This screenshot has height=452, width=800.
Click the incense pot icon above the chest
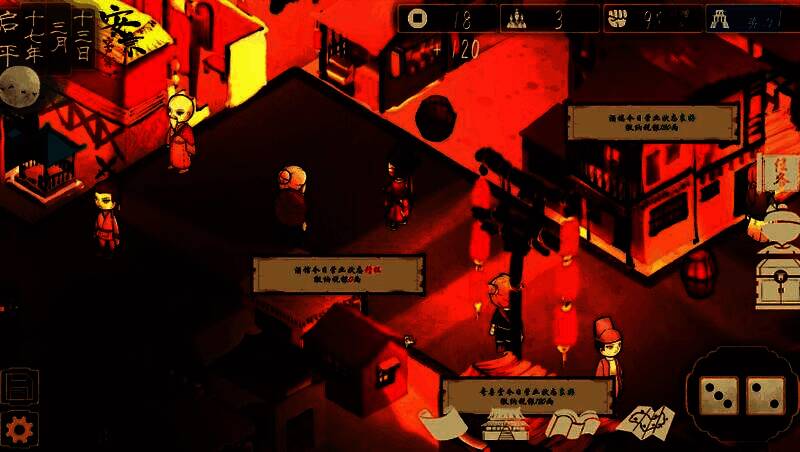coord(778,225)
